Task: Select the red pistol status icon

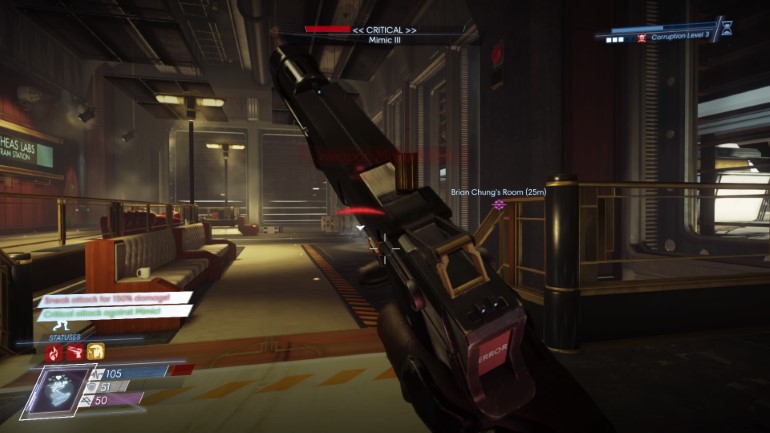Action: (73, 352)
